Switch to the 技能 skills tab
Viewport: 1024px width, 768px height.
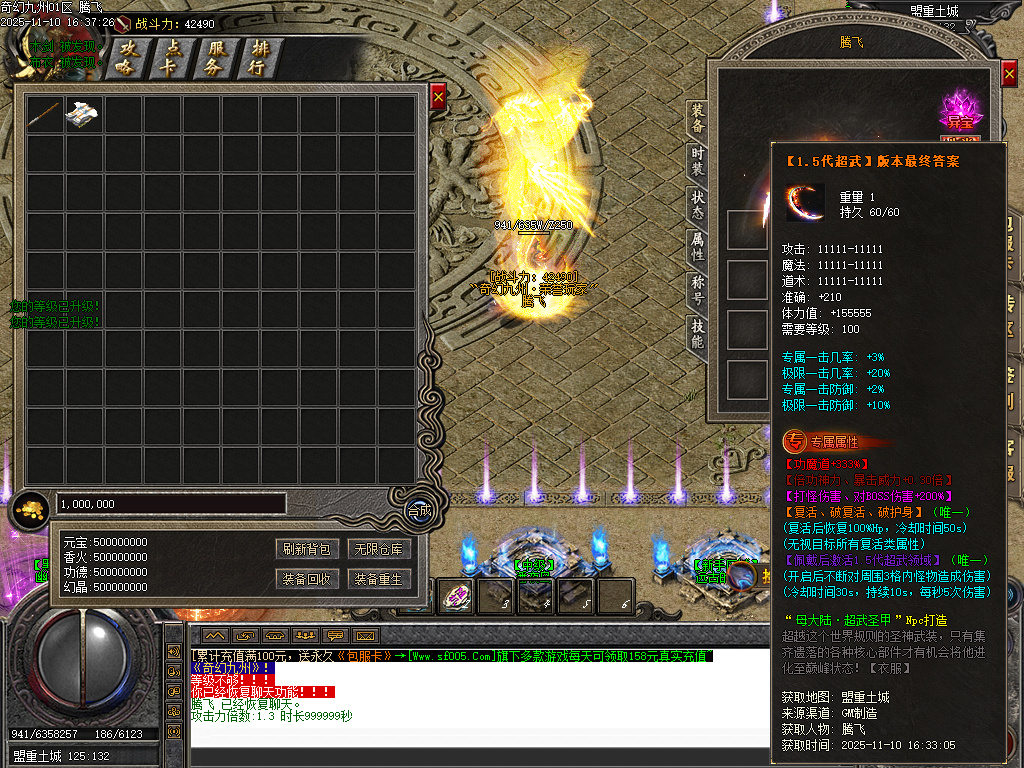click(697, 333)
